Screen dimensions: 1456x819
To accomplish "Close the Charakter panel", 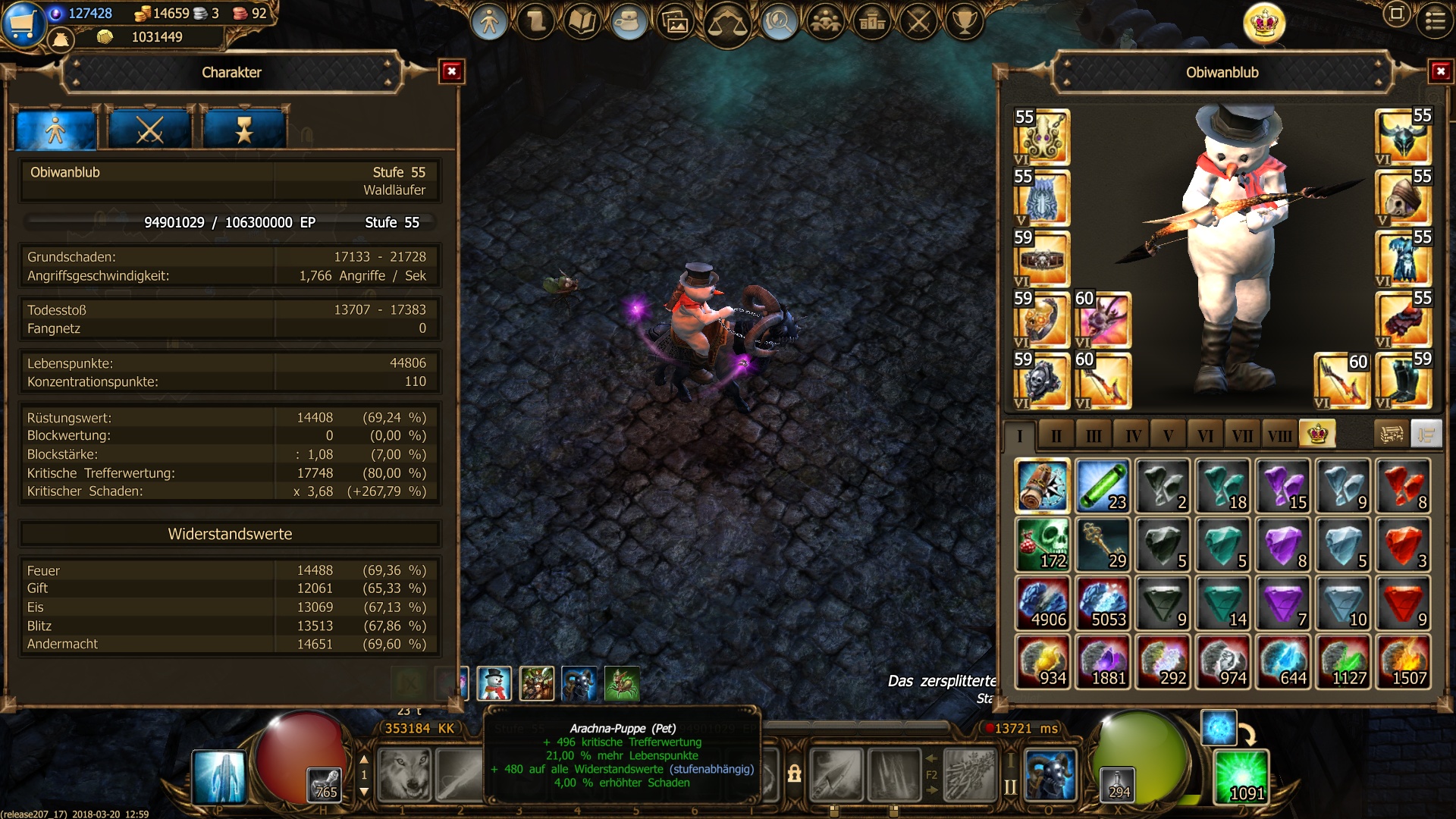I will [x=452, y=71].
